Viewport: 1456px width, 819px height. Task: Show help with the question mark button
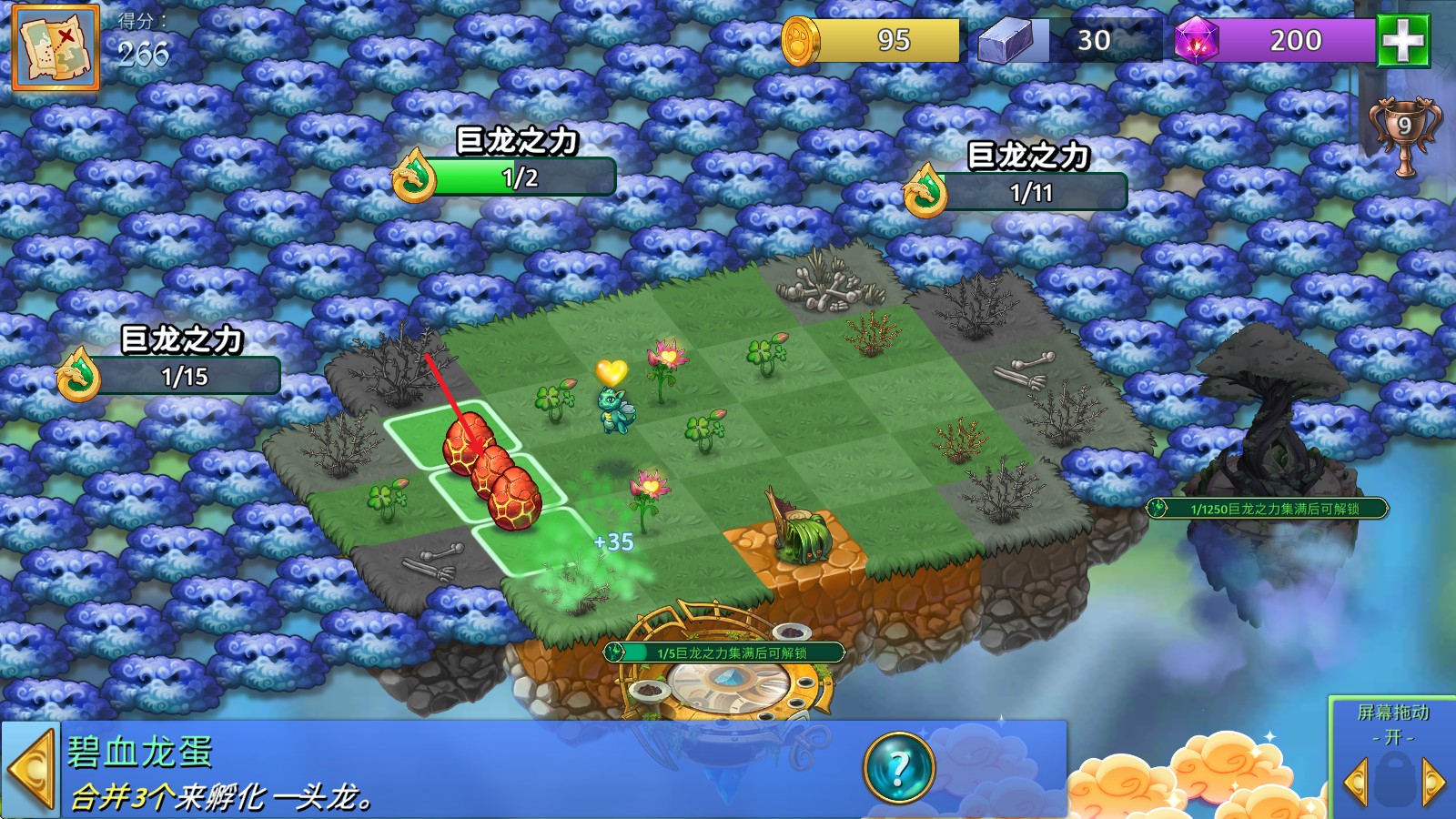[898, 769]
